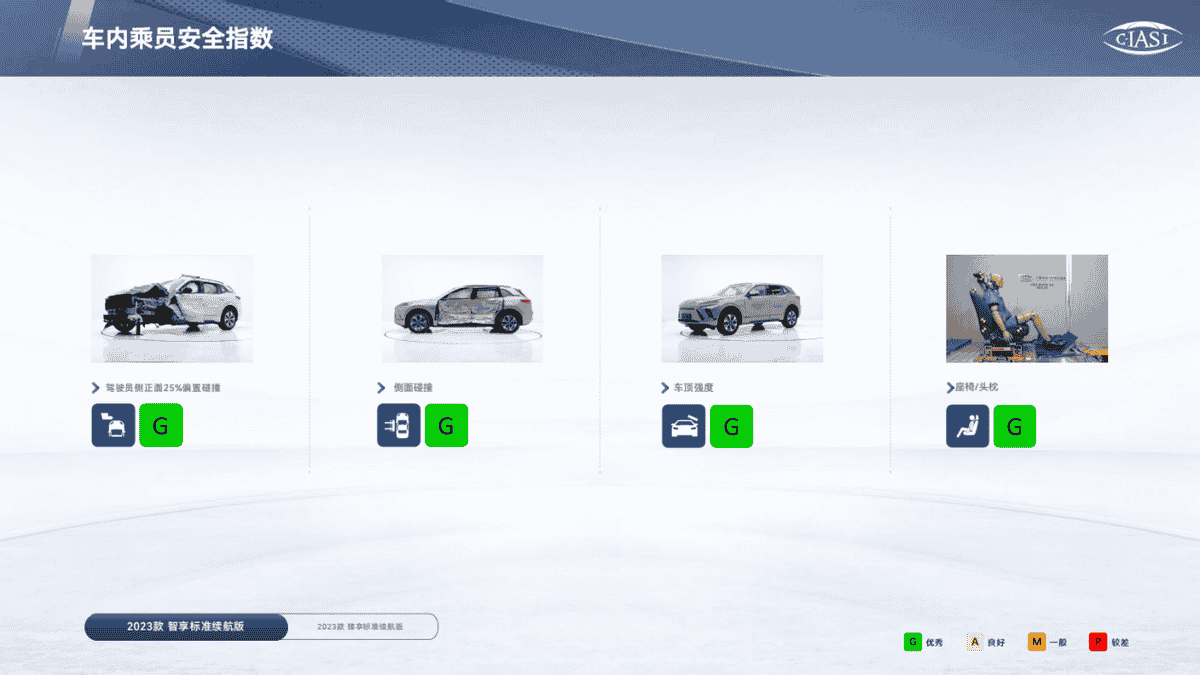Show the seat and head restraint test photo

(x=1027, y=308)
